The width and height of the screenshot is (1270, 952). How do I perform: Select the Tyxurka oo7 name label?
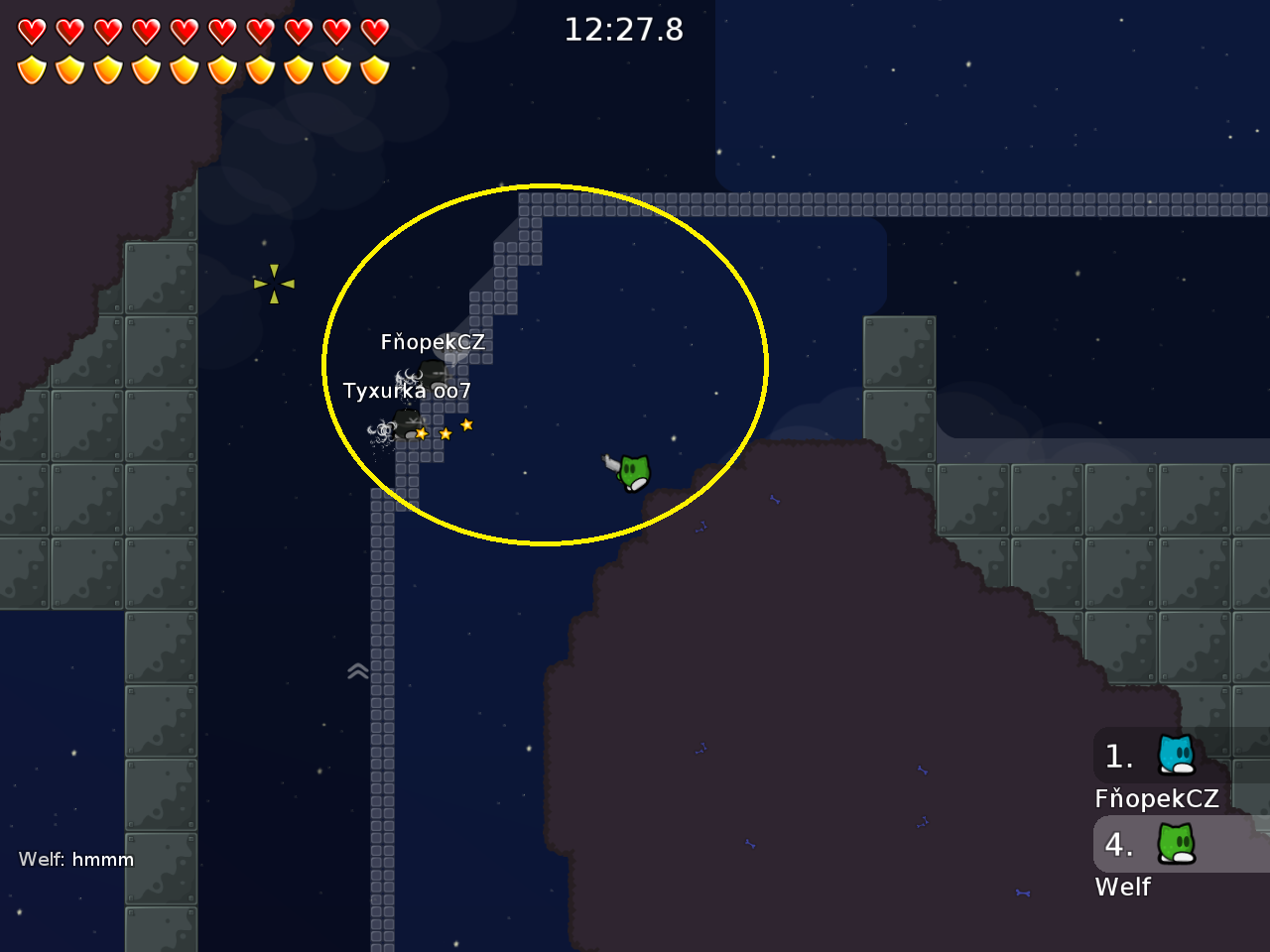[407, 391]
